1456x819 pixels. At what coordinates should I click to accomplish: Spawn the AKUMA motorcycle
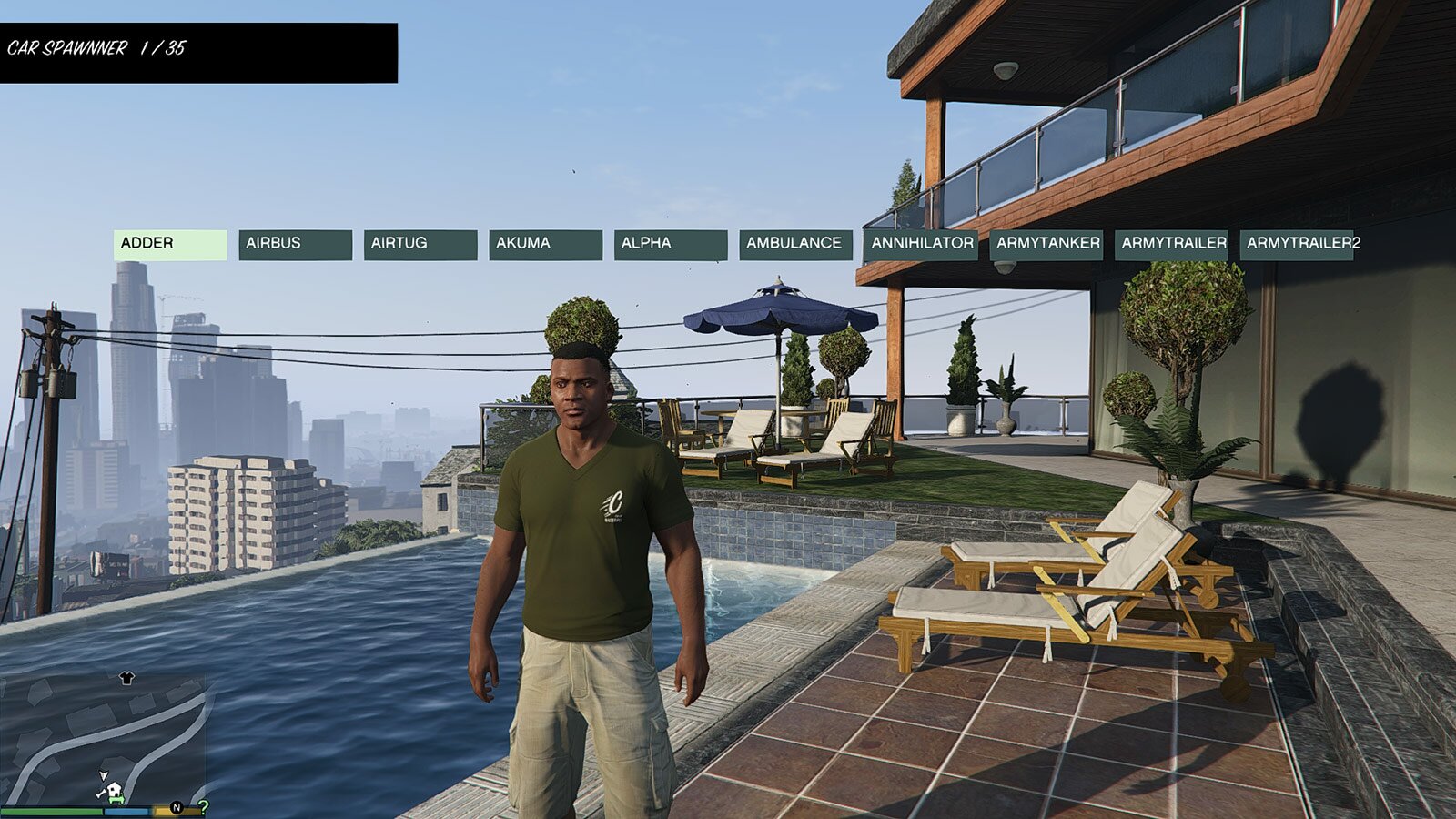click(545, 244)
